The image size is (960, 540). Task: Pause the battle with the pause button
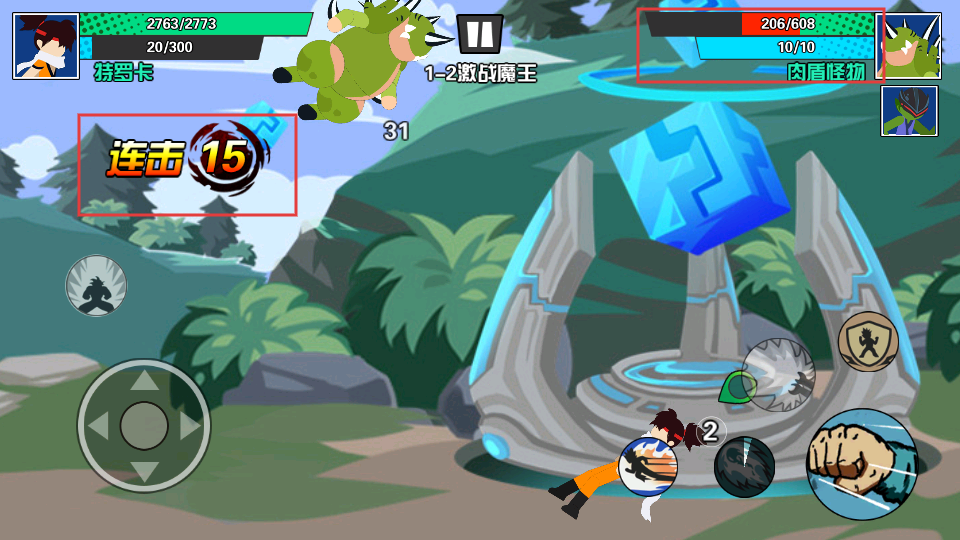coord(479,34)
